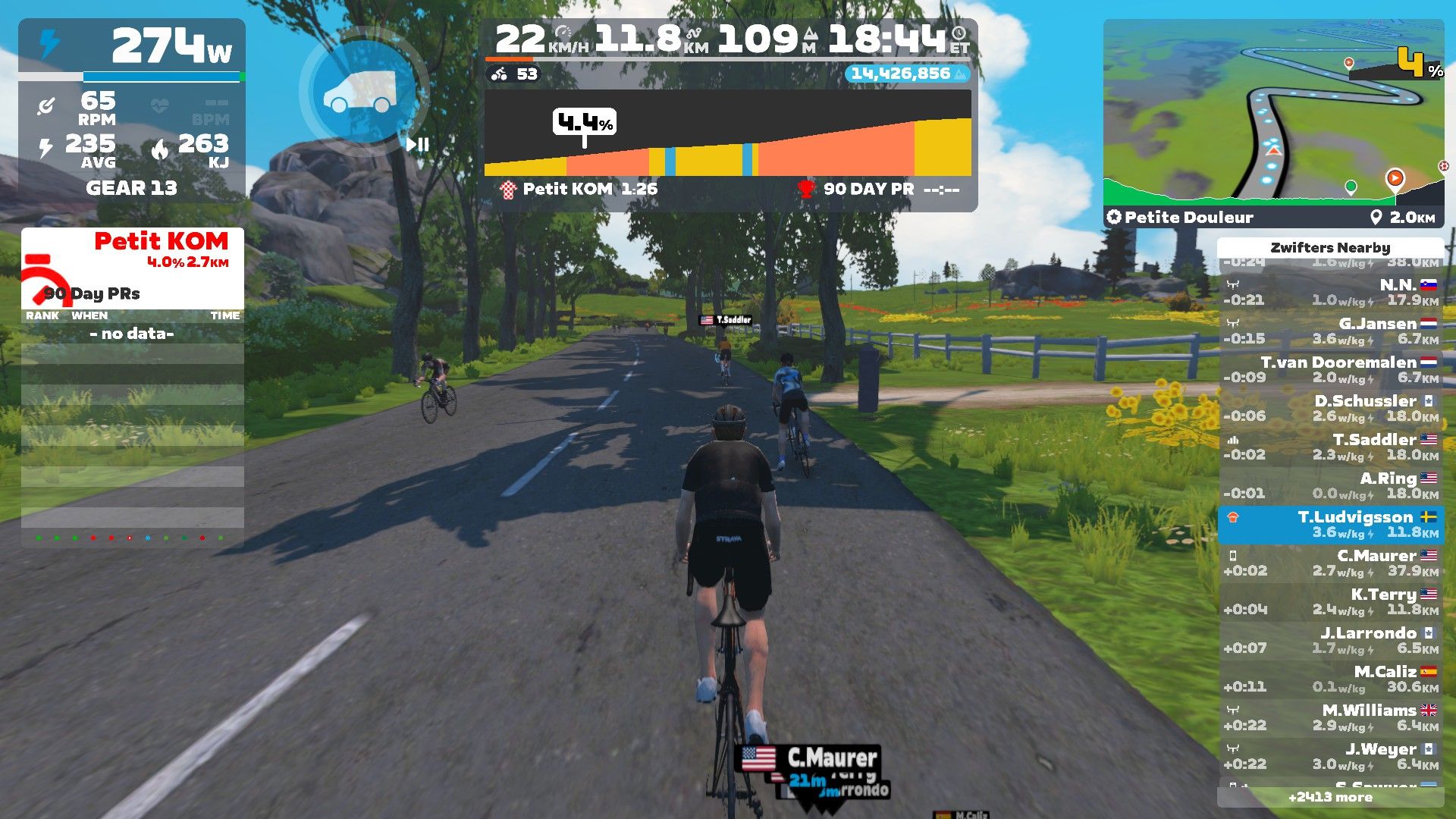Open the Petit KOM leaderboard panel
The image size is (1456, 819).
(x=133, y=267)
